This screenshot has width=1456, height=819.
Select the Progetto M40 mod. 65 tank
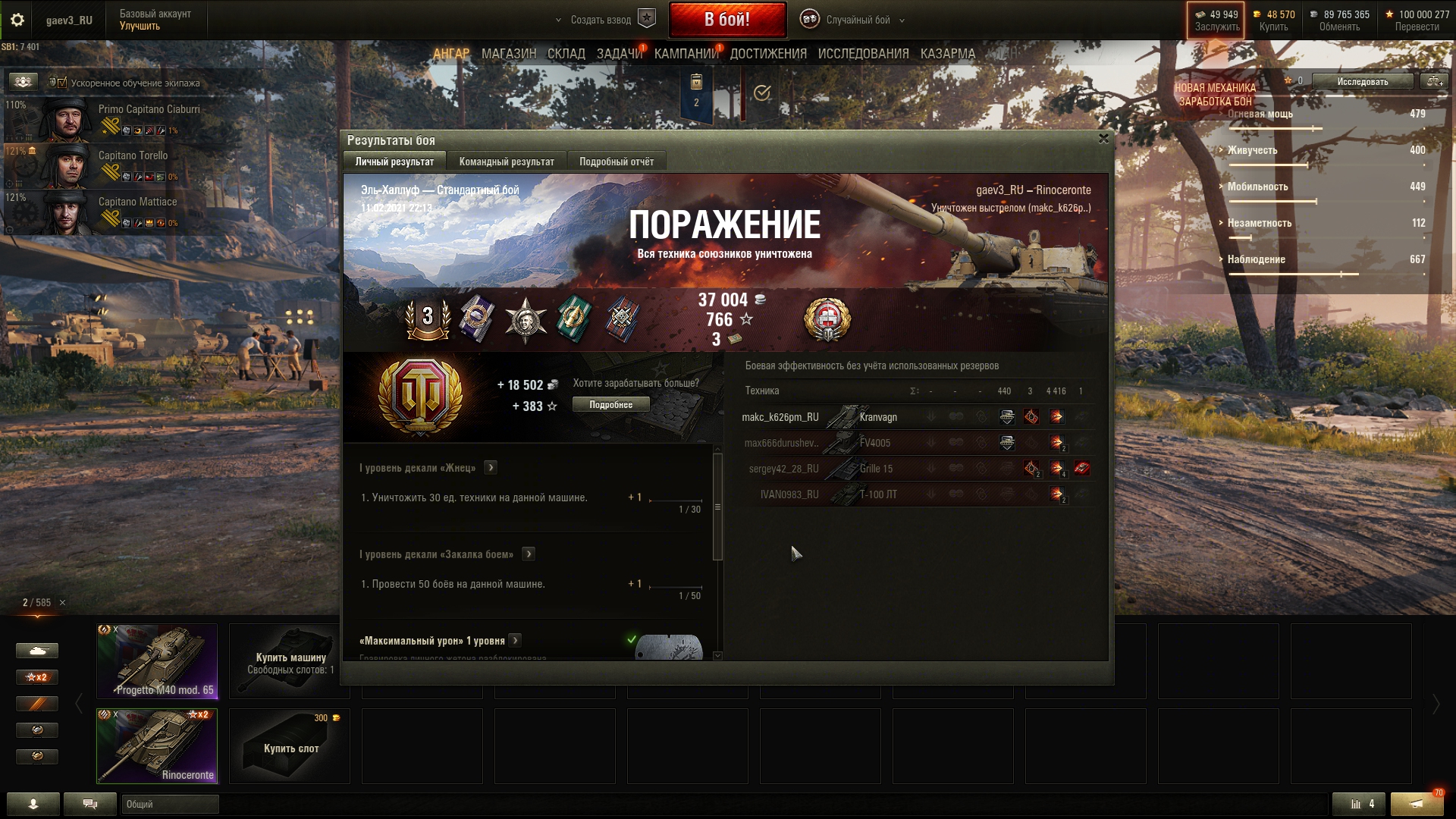(157, 661)
